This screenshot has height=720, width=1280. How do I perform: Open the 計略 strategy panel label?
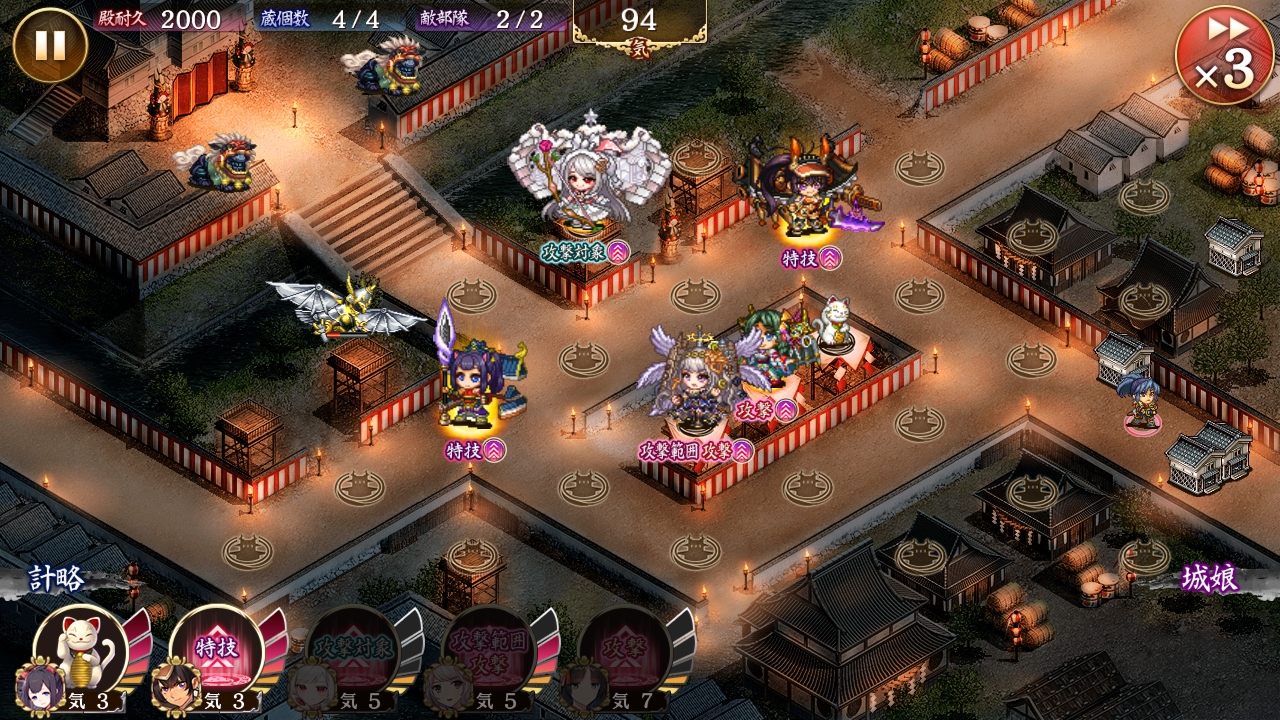coord(56,580)
